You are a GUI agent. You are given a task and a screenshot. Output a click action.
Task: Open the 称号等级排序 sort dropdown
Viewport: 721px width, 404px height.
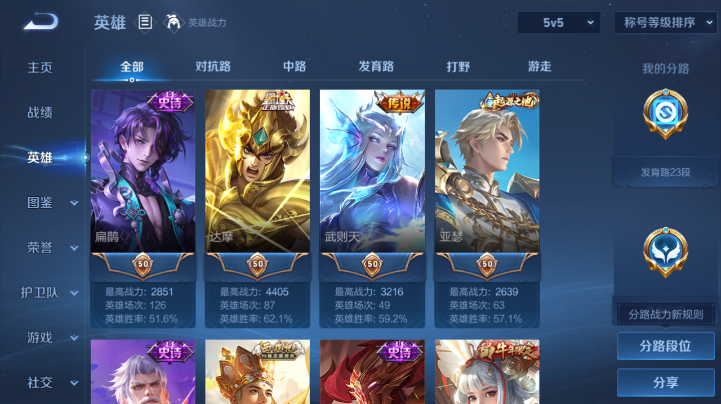(x=664, y=22)
